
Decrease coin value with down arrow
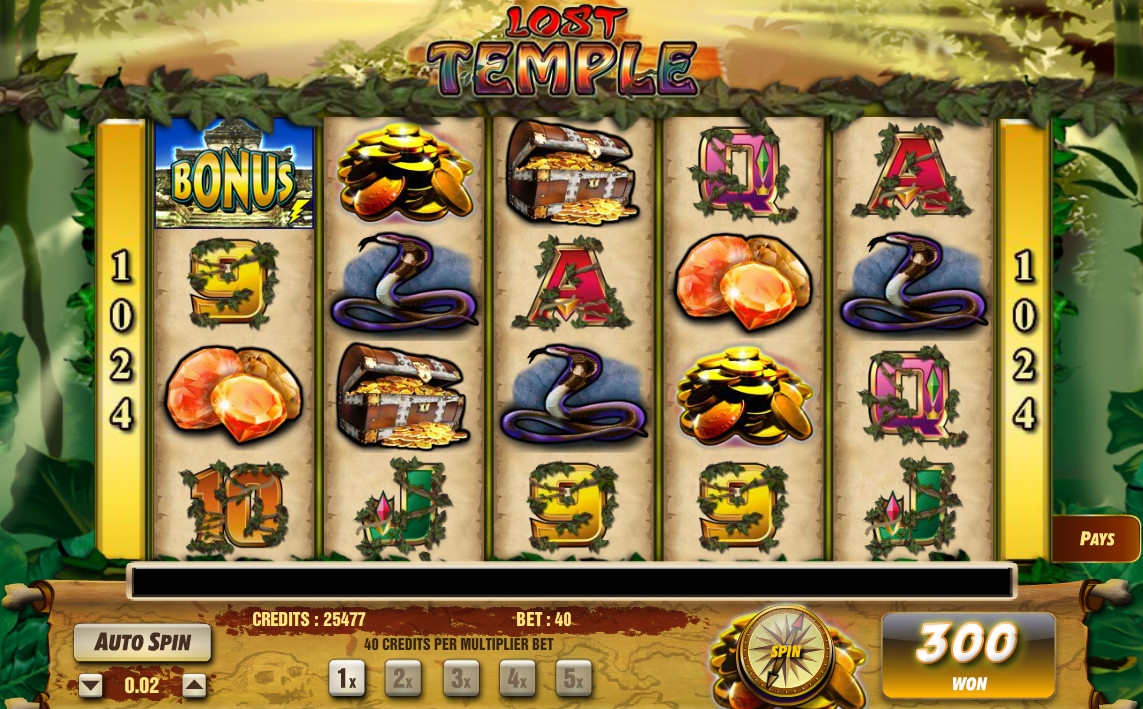(91, 686)
